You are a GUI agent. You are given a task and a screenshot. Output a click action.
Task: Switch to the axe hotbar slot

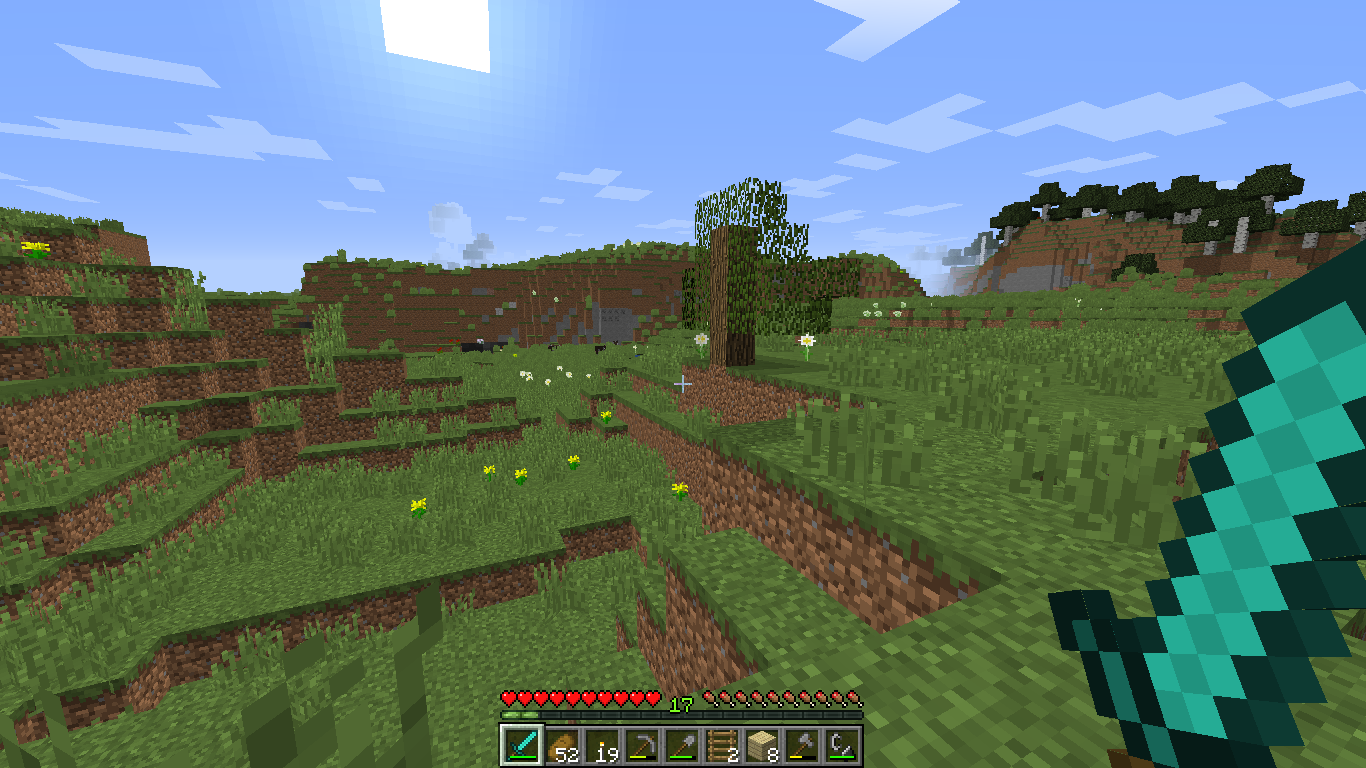801,745
